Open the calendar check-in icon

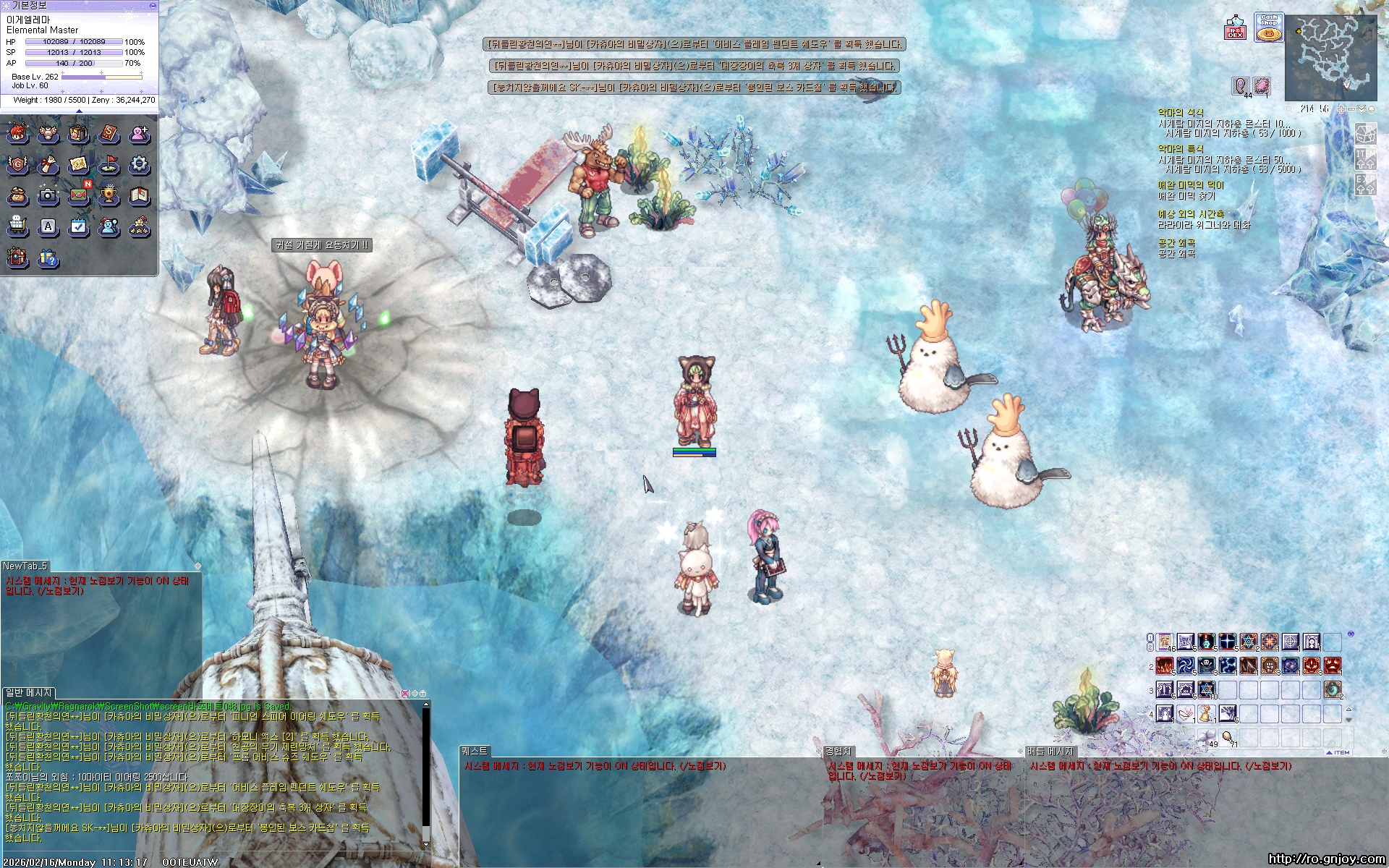tap(78, 226)
